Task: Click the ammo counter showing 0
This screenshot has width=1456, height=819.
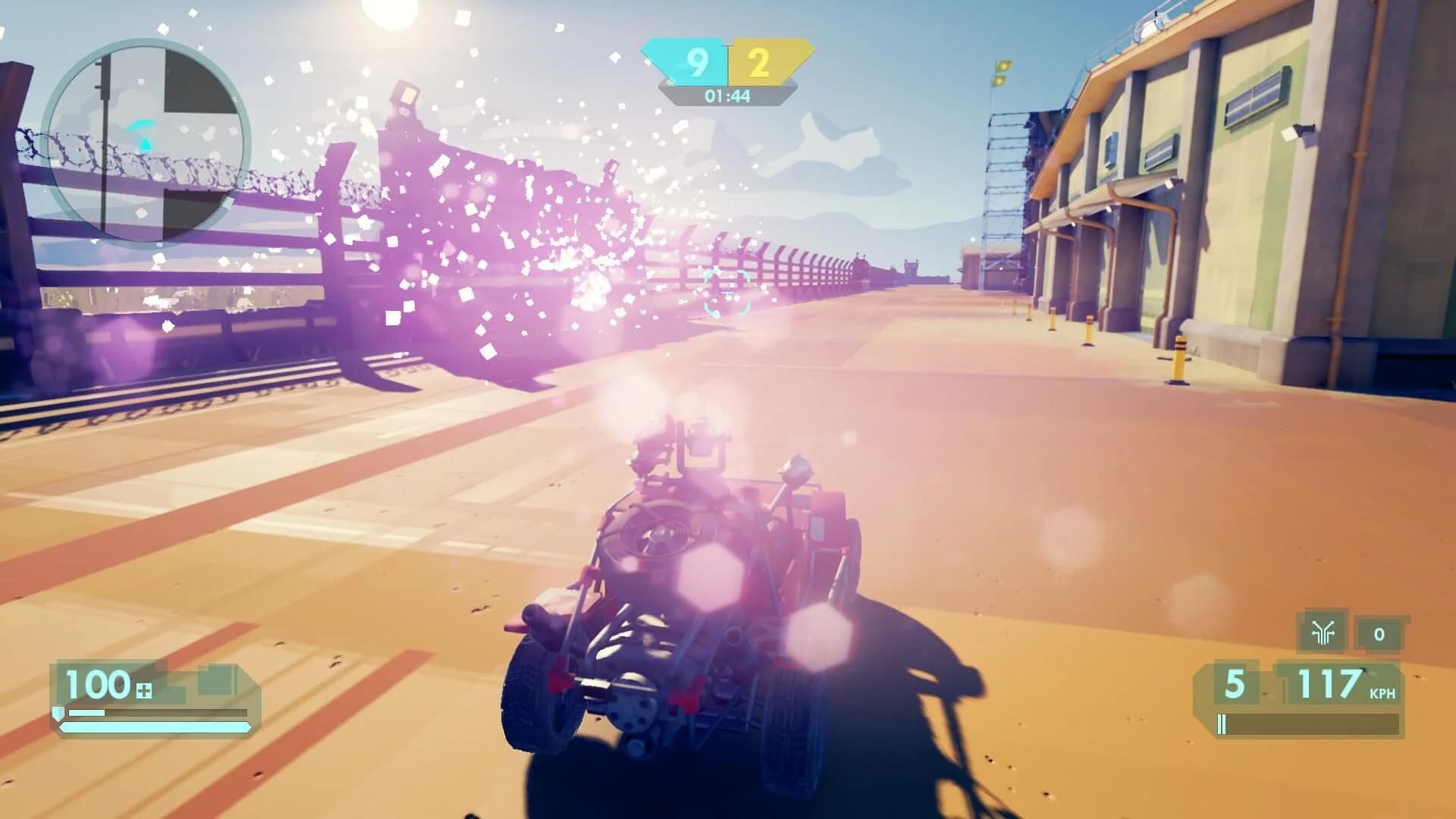Action: 1380,634
